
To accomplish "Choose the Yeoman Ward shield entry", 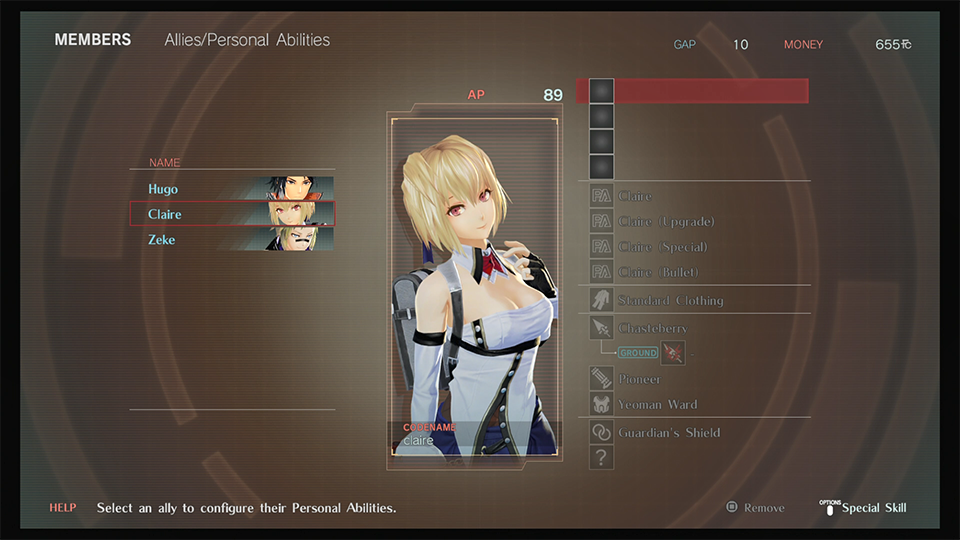I will tap(657, 405).
